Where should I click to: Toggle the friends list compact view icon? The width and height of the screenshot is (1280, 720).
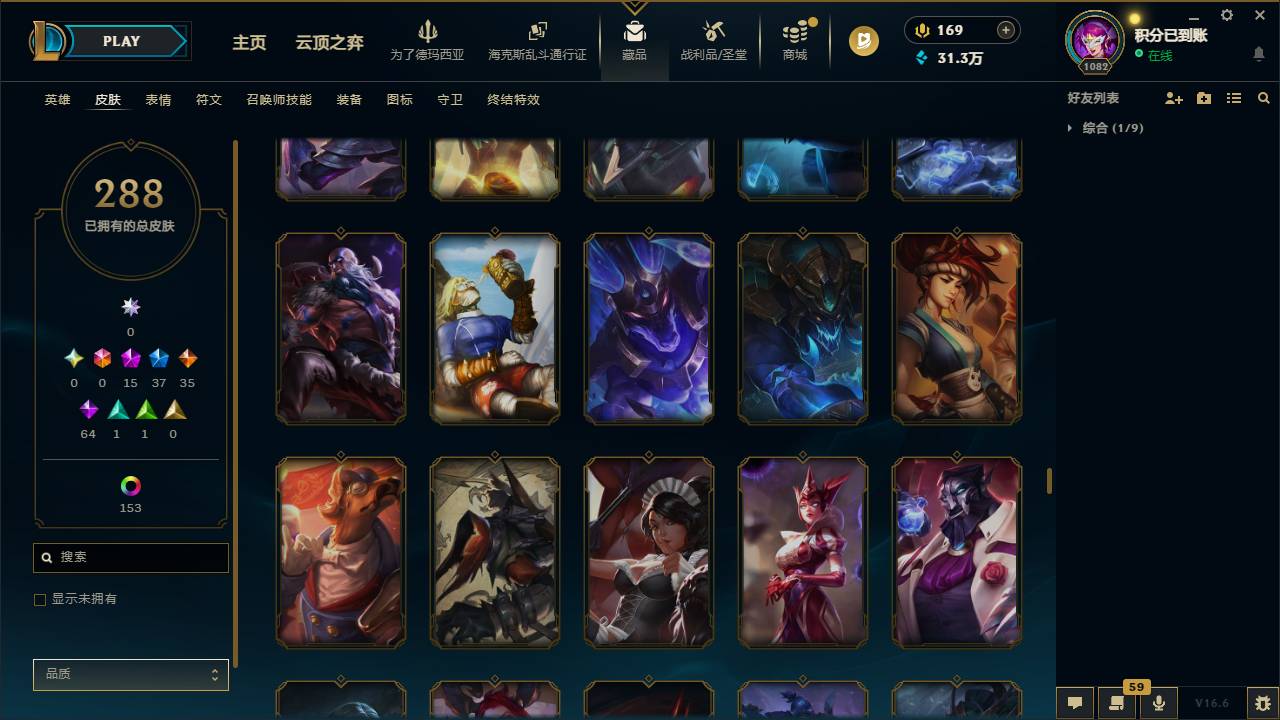click(1234, 97)
